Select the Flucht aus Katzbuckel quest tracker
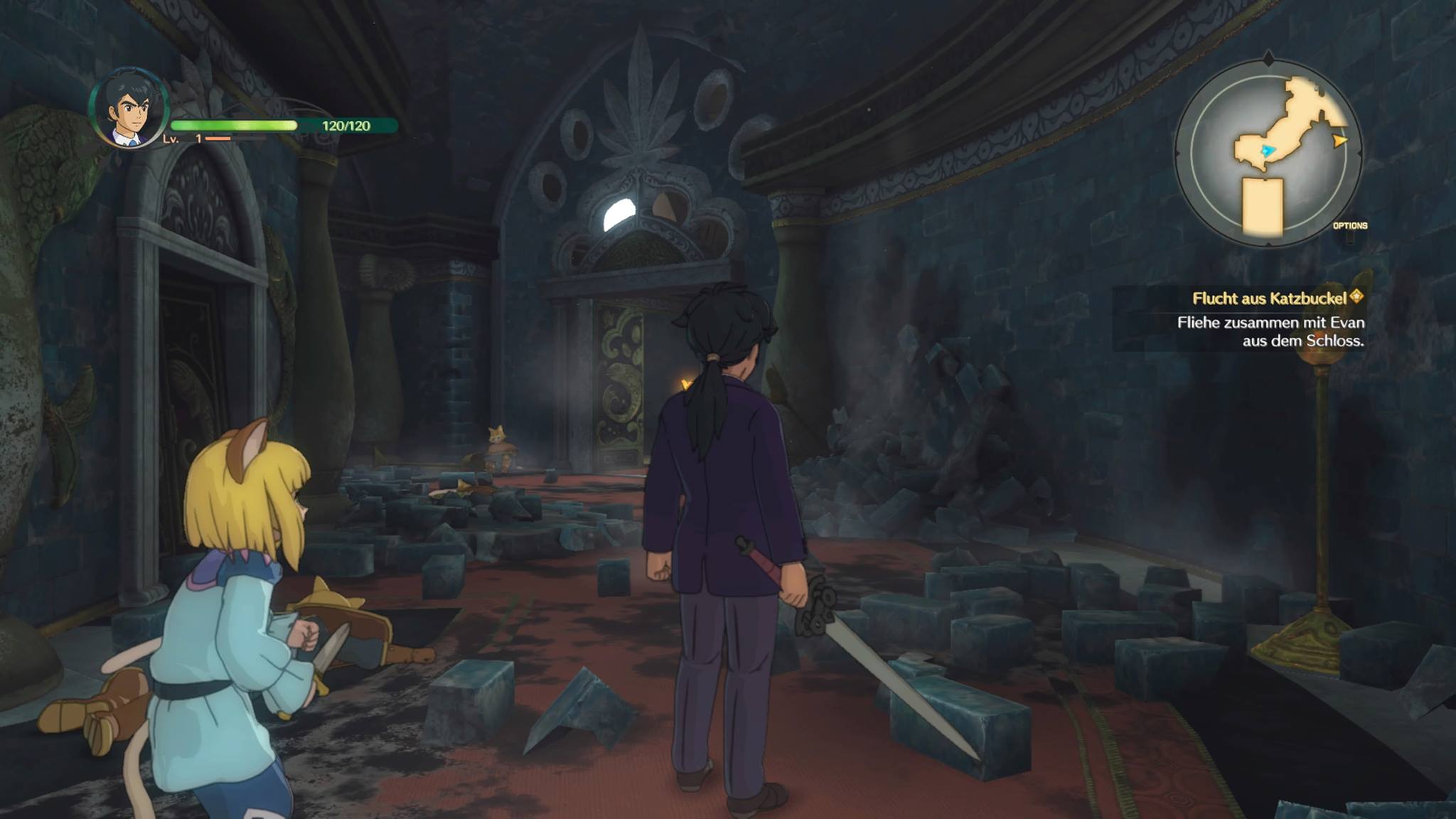This screenshot has width=1456, height=819. (1270, 299)
